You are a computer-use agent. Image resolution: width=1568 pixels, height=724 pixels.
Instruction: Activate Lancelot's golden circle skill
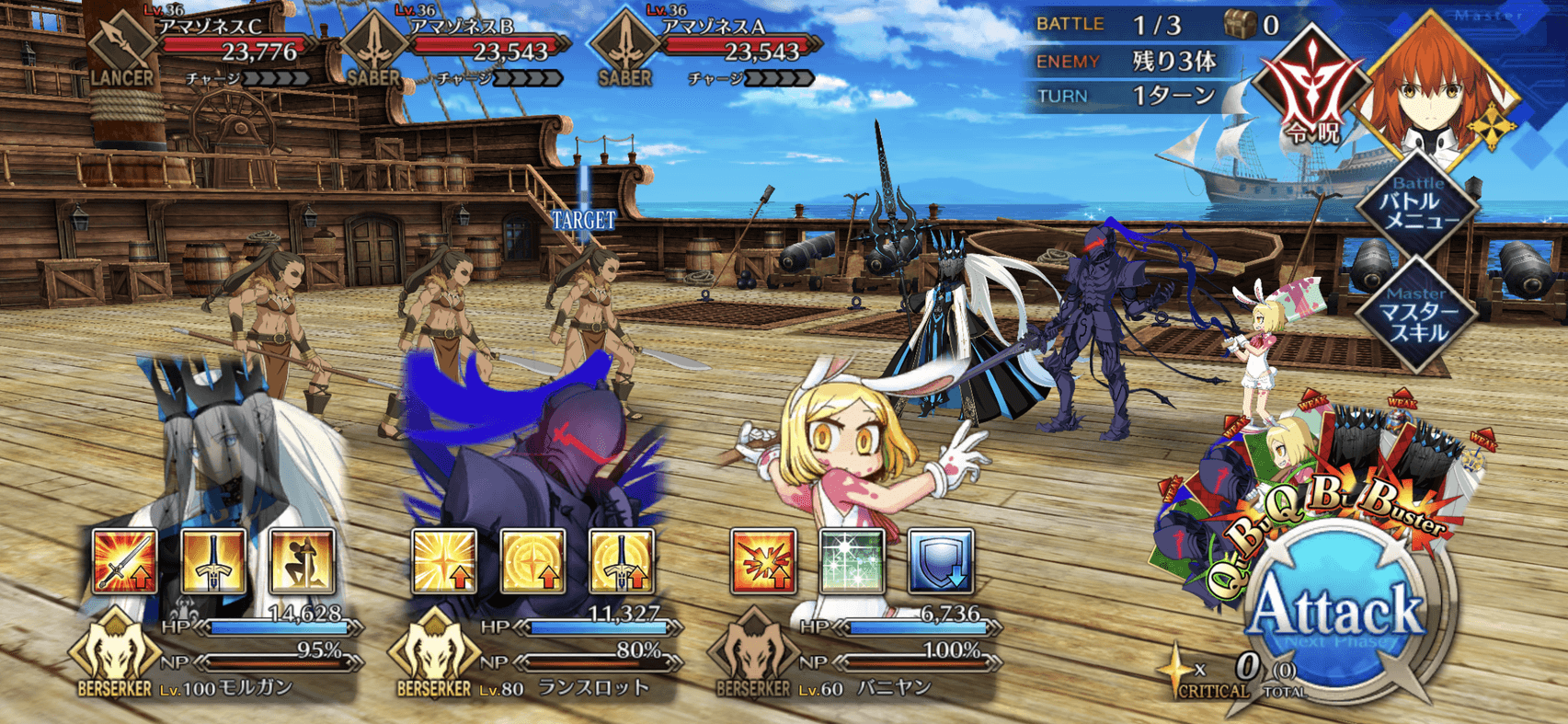point(532,560)
